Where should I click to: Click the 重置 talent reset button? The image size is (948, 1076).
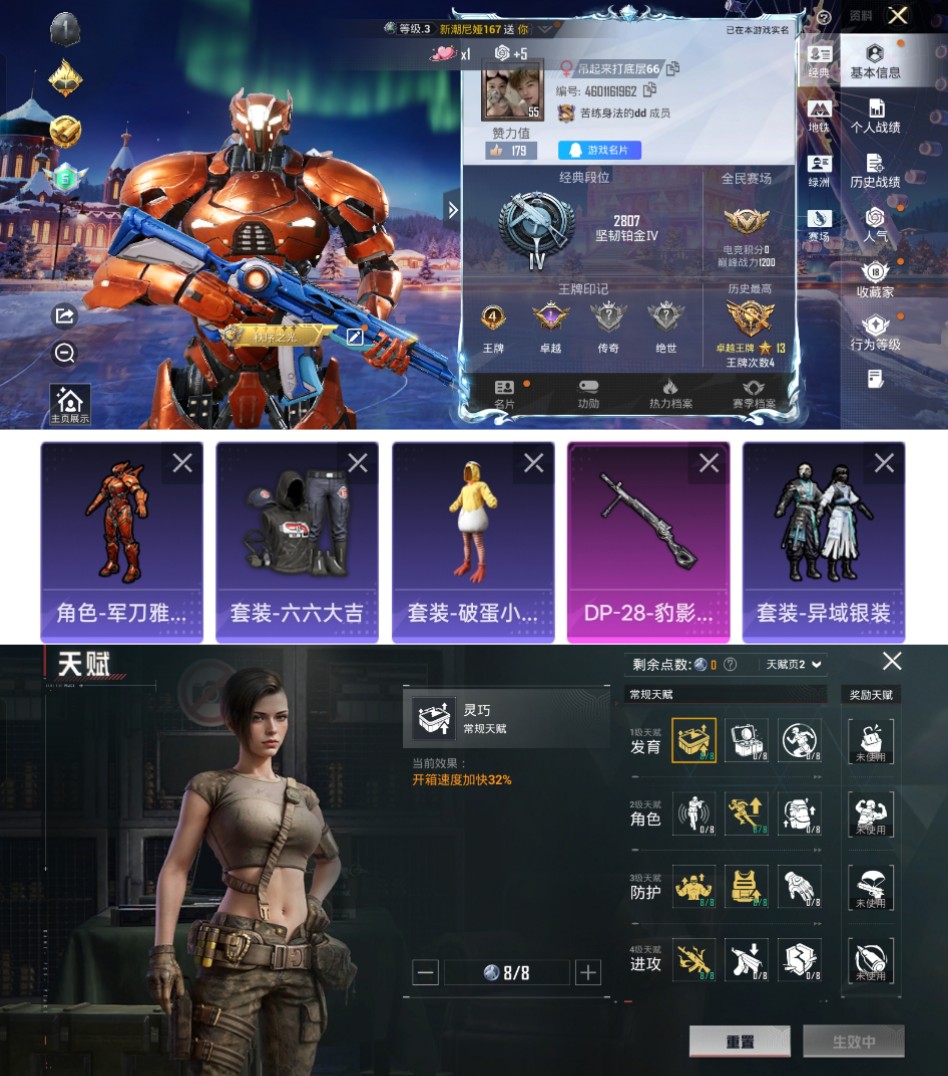pos(739,1041)
